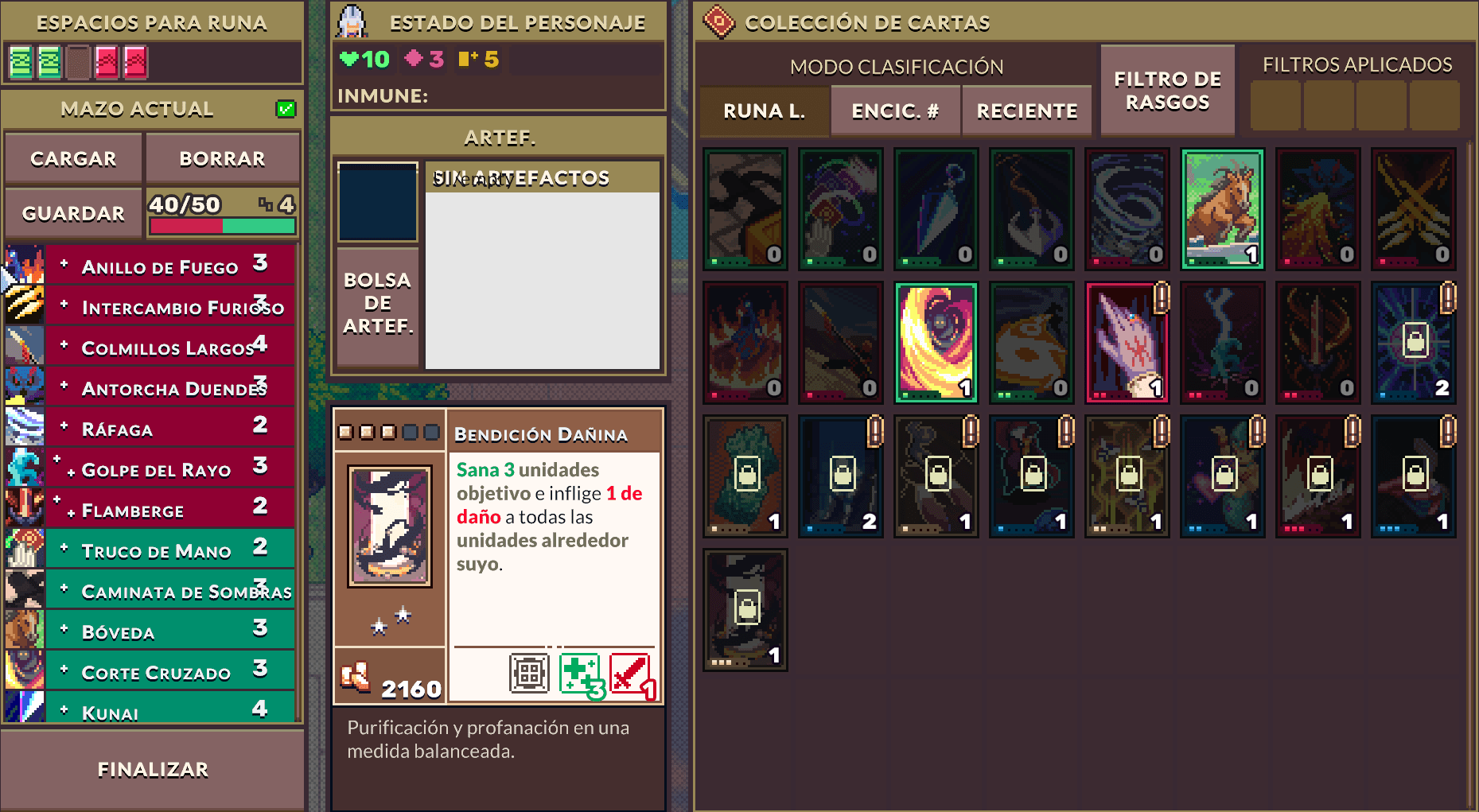Click the boots icon next to 2160

click(x=358, y=676)
